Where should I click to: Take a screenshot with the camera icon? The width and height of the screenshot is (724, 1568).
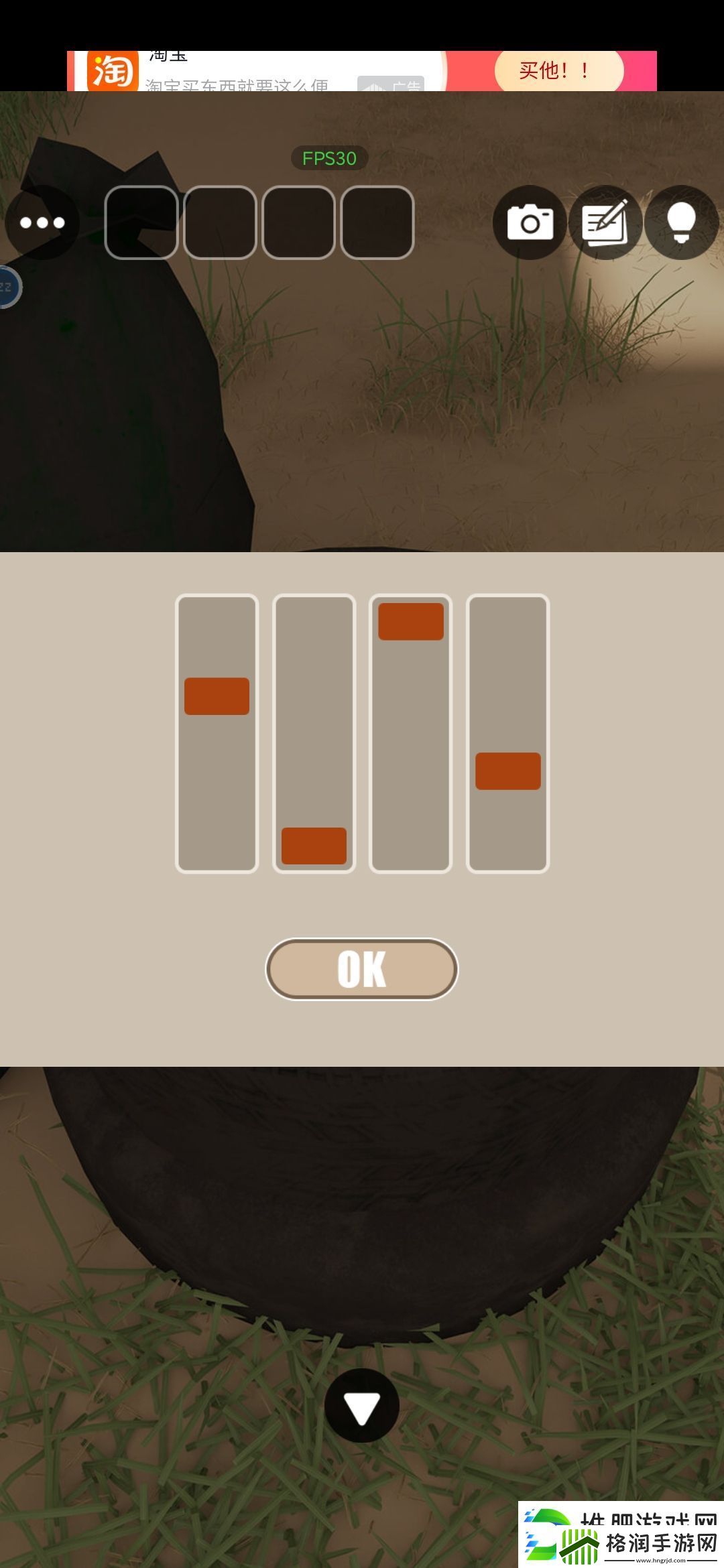(x=530, y=222)
